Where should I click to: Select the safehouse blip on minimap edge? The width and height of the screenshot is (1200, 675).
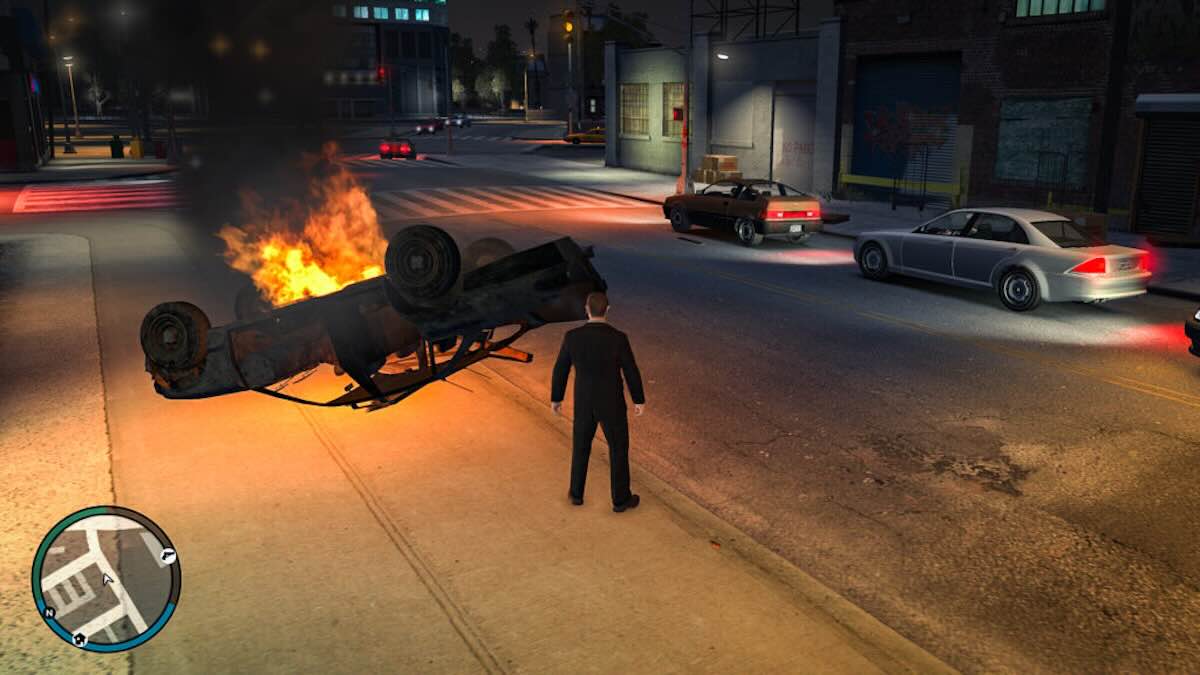tap(79, 639)
